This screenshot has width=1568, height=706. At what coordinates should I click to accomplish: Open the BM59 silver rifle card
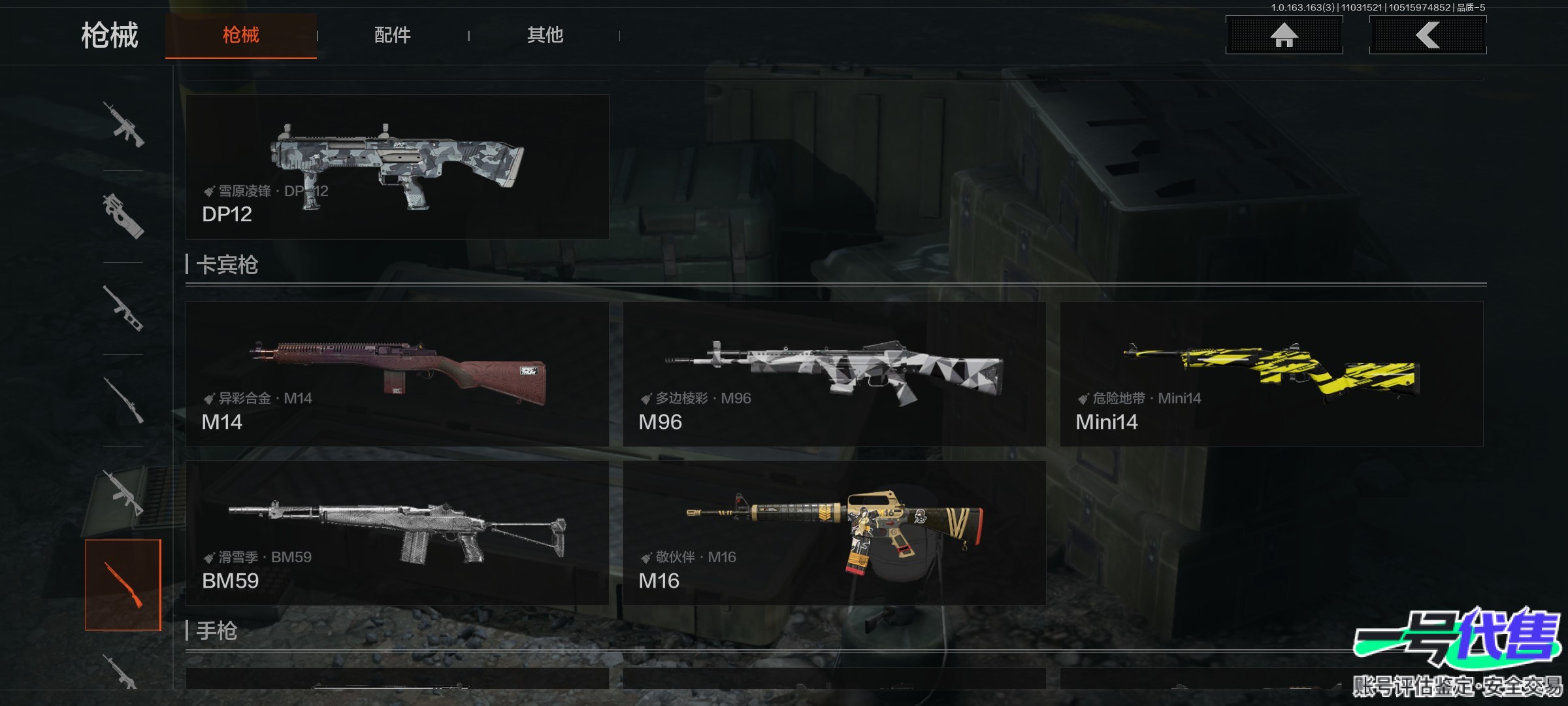pos(397,533)
